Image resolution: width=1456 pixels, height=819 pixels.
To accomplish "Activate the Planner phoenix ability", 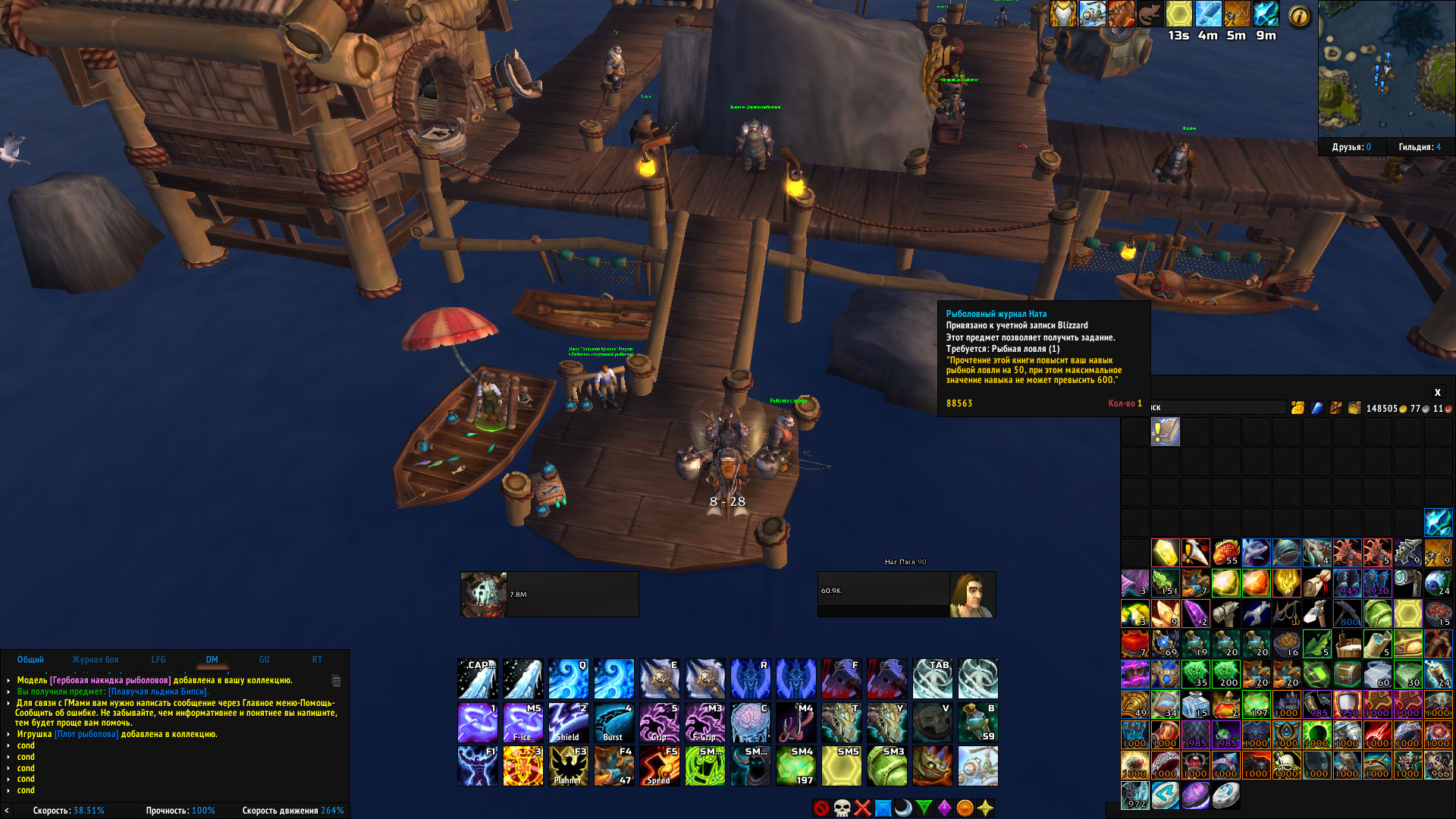I will tap(568, 766).
